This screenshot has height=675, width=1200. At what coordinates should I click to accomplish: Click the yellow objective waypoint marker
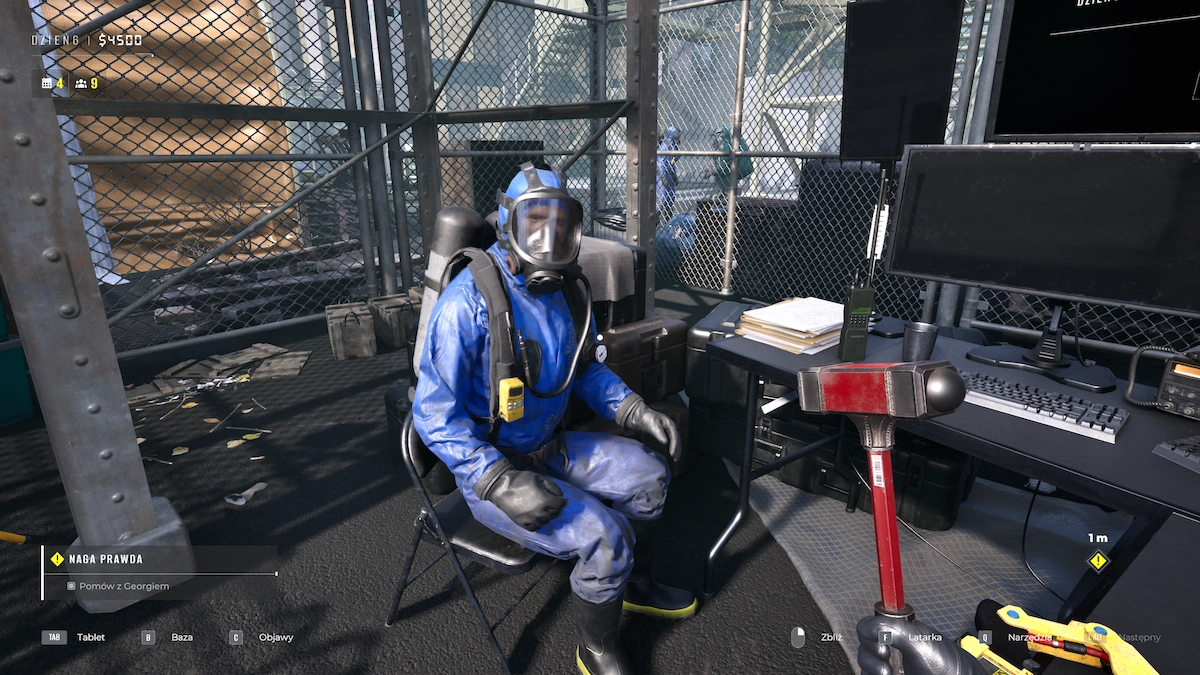(x=1098, y=561)
